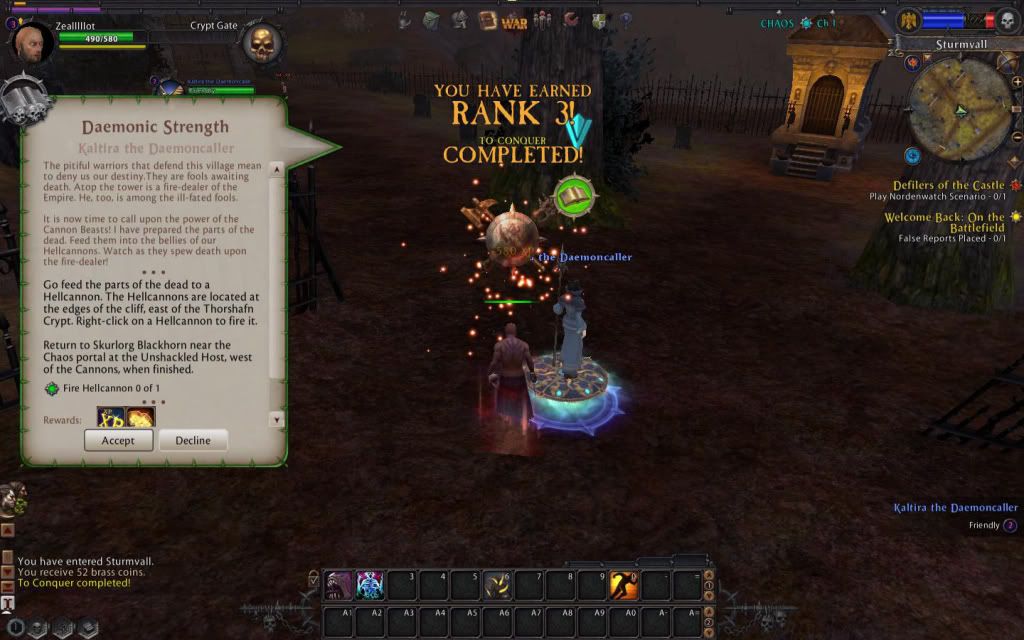Click the quest text scroll-down arrow
The image size is (1024, 640).
coord(277,420)
